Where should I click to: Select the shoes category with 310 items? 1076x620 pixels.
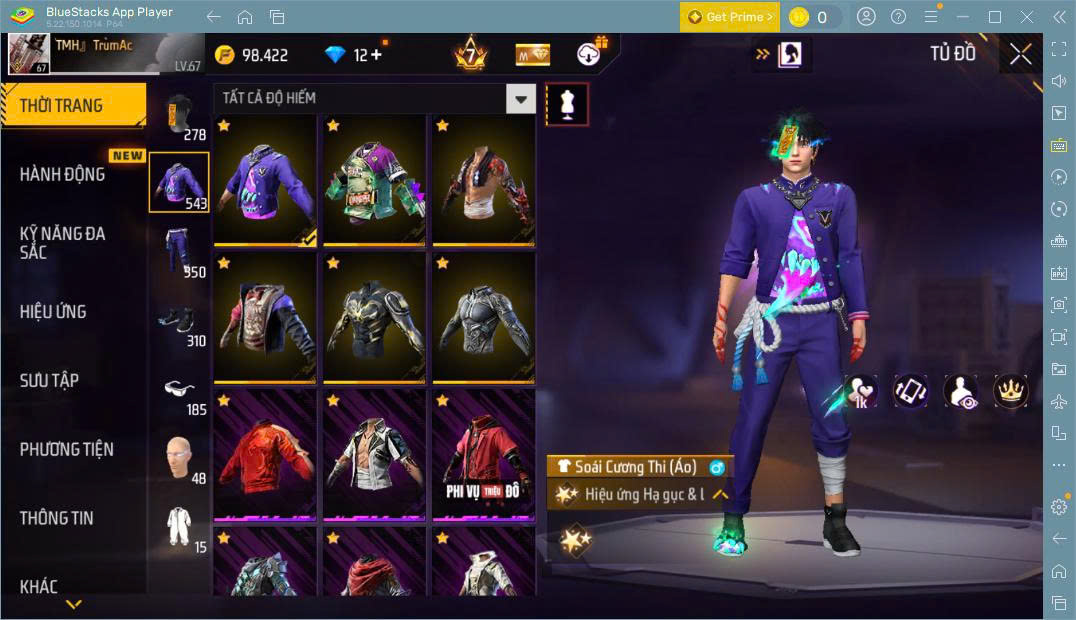tap(179, 322)
